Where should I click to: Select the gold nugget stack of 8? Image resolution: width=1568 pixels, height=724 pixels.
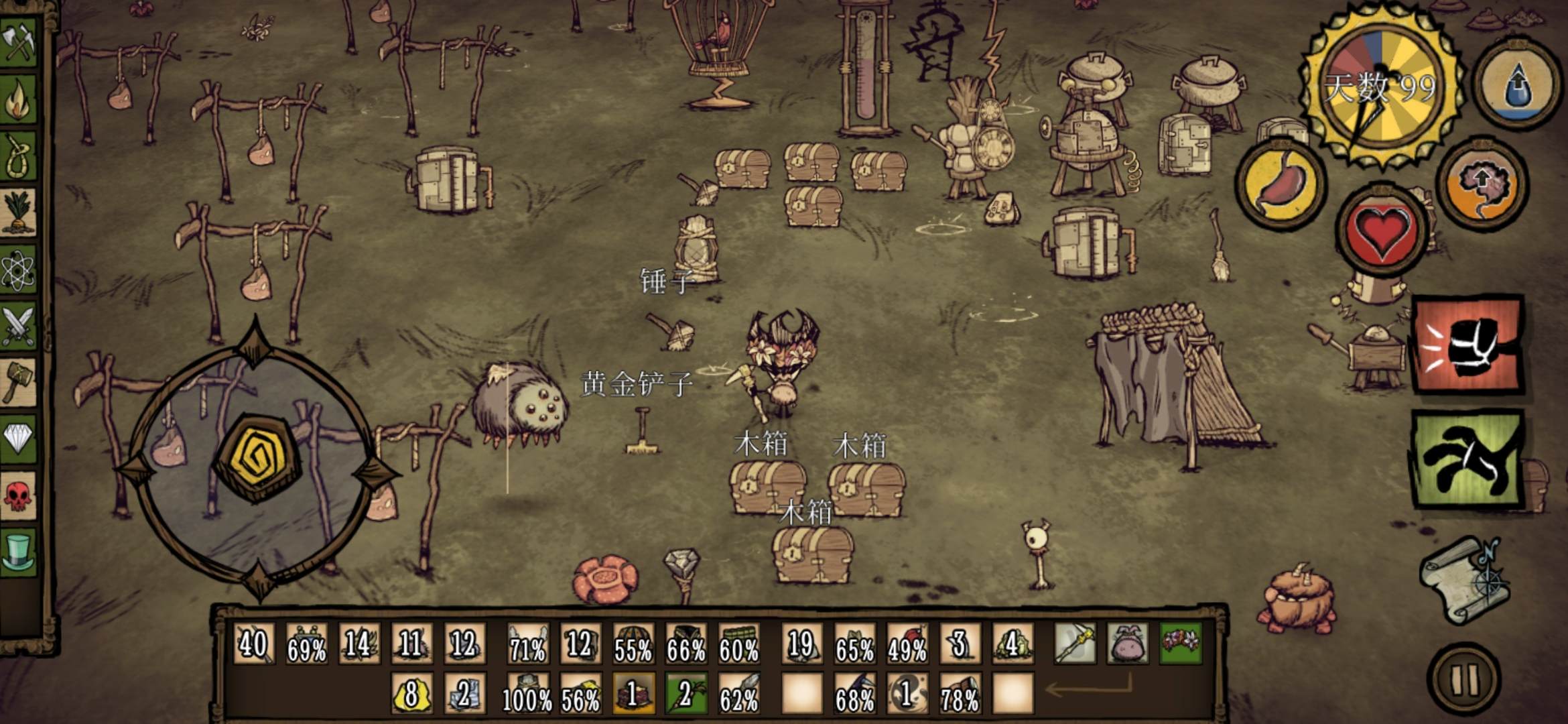tap(411, 692)
